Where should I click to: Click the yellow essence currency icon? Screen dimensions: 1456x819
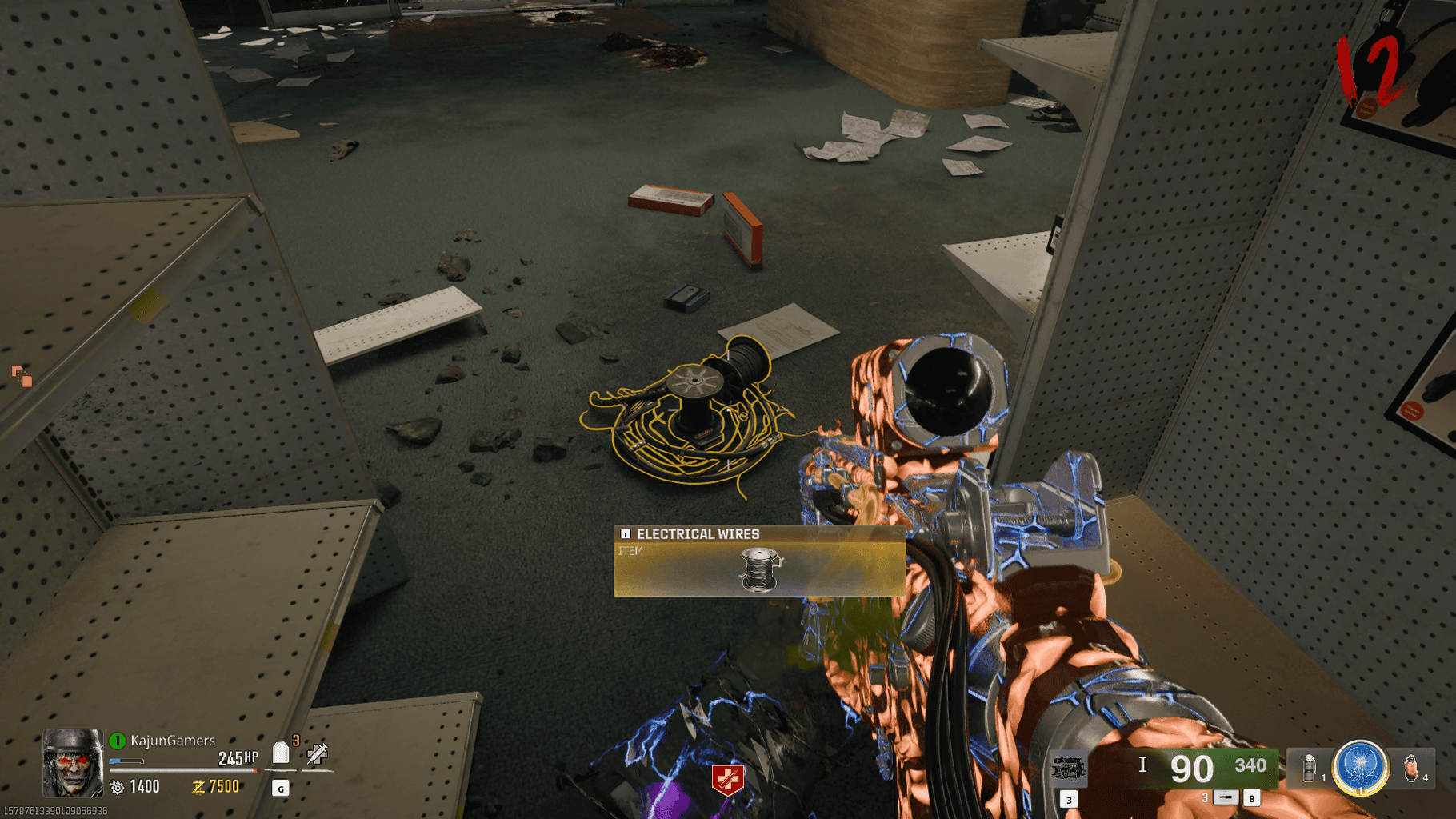point(198,788)
